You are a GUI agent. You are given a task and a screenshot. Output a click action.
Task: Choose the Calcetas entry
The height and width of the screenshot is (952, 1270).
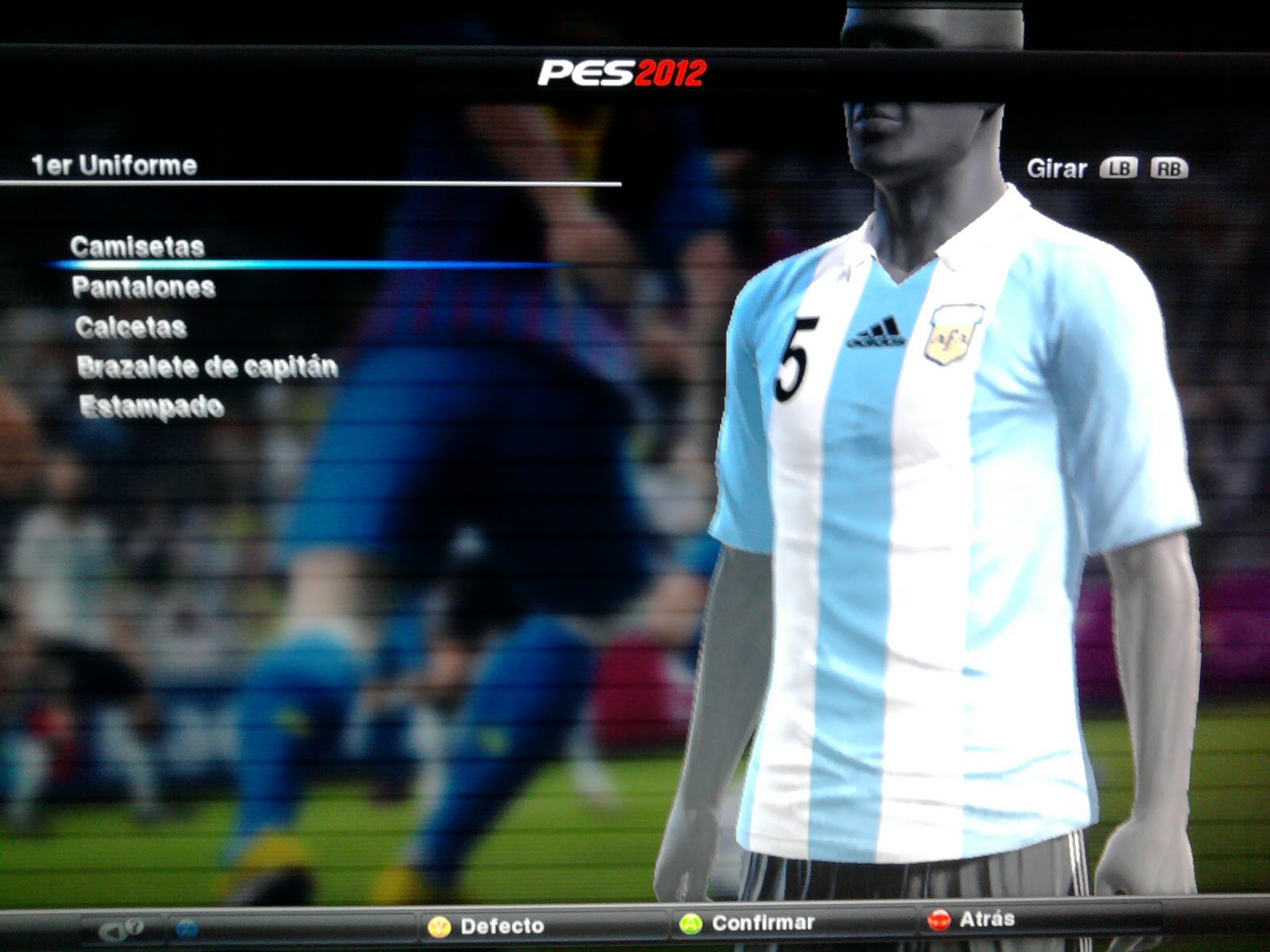[131, 327]
